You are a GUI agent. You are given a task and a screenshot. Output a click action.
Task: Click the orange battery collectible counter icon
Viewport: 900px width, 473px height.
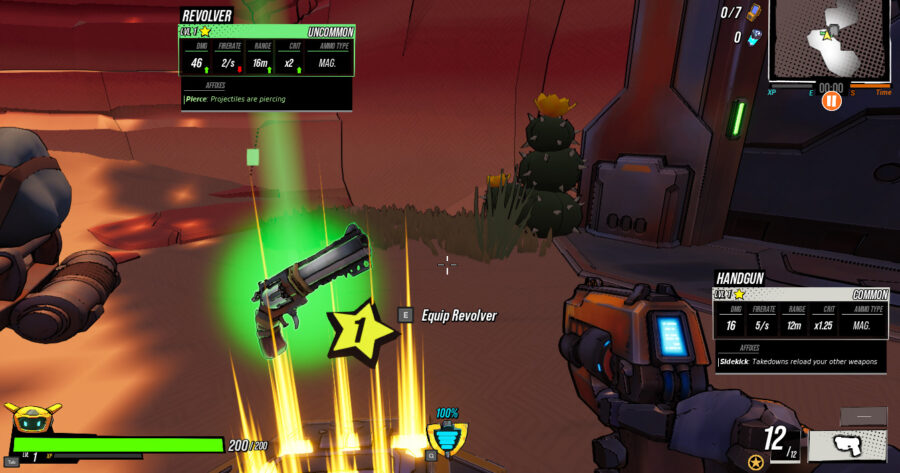pyautogui.click(x=754, y=13)
